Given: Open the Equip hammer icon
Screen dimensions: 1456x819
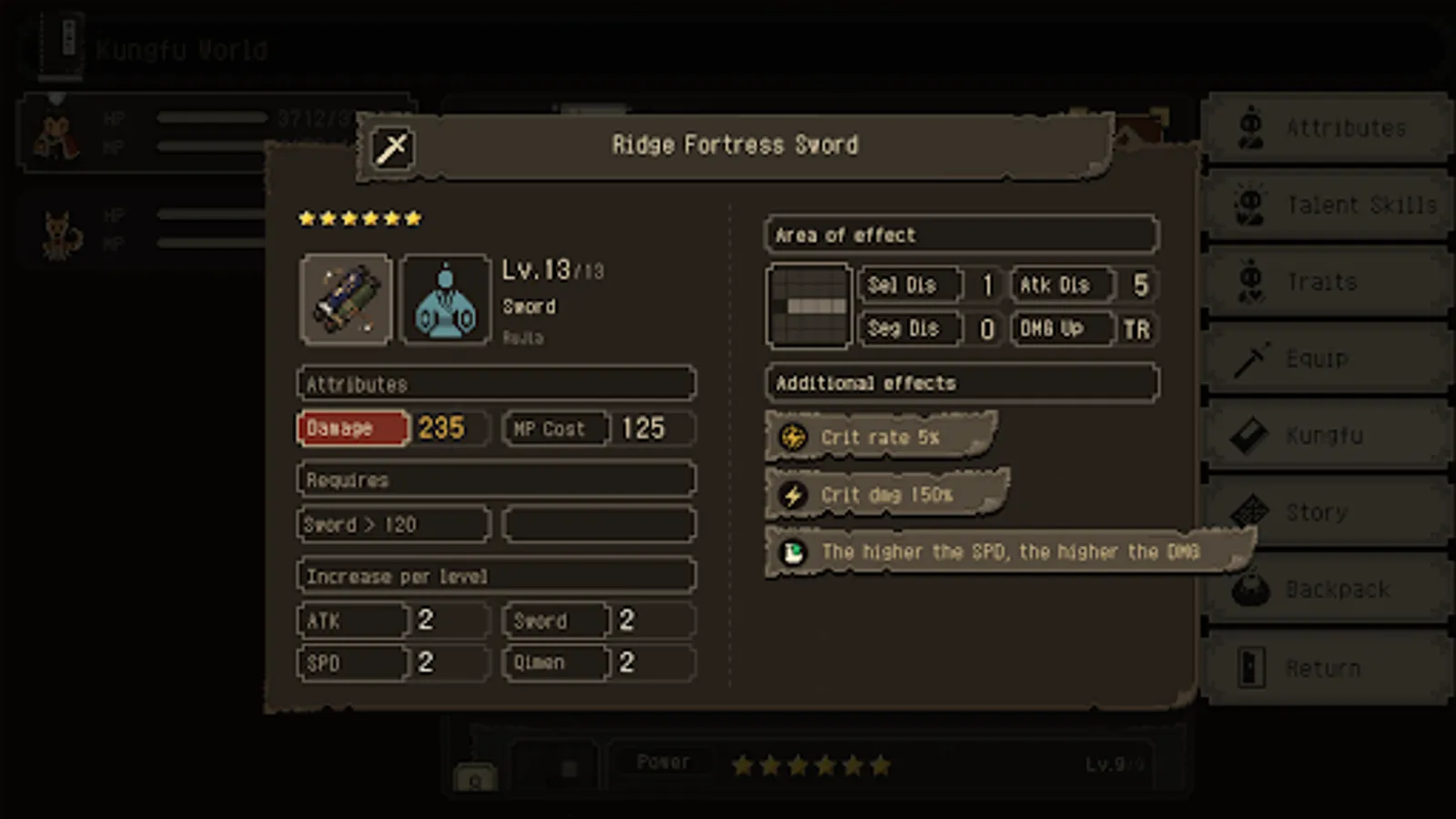Looking at the screenshot, I should (1251, 359).
